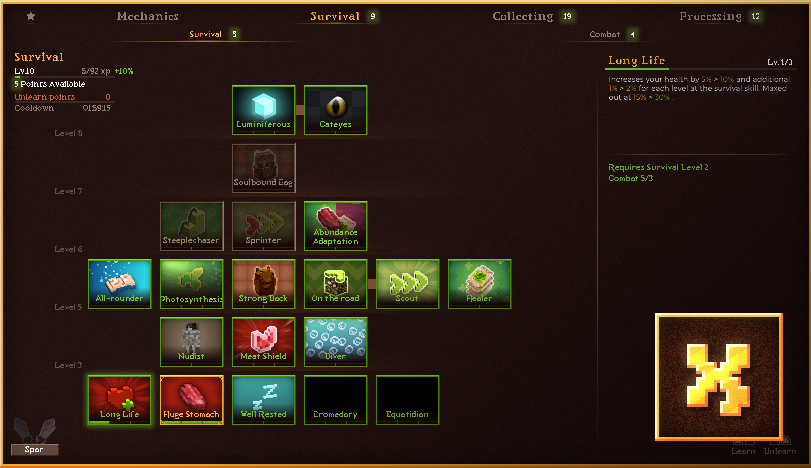The image size is (811, 468).
Task: Select the Diver skill tile
Action: (x=335, y=342)
